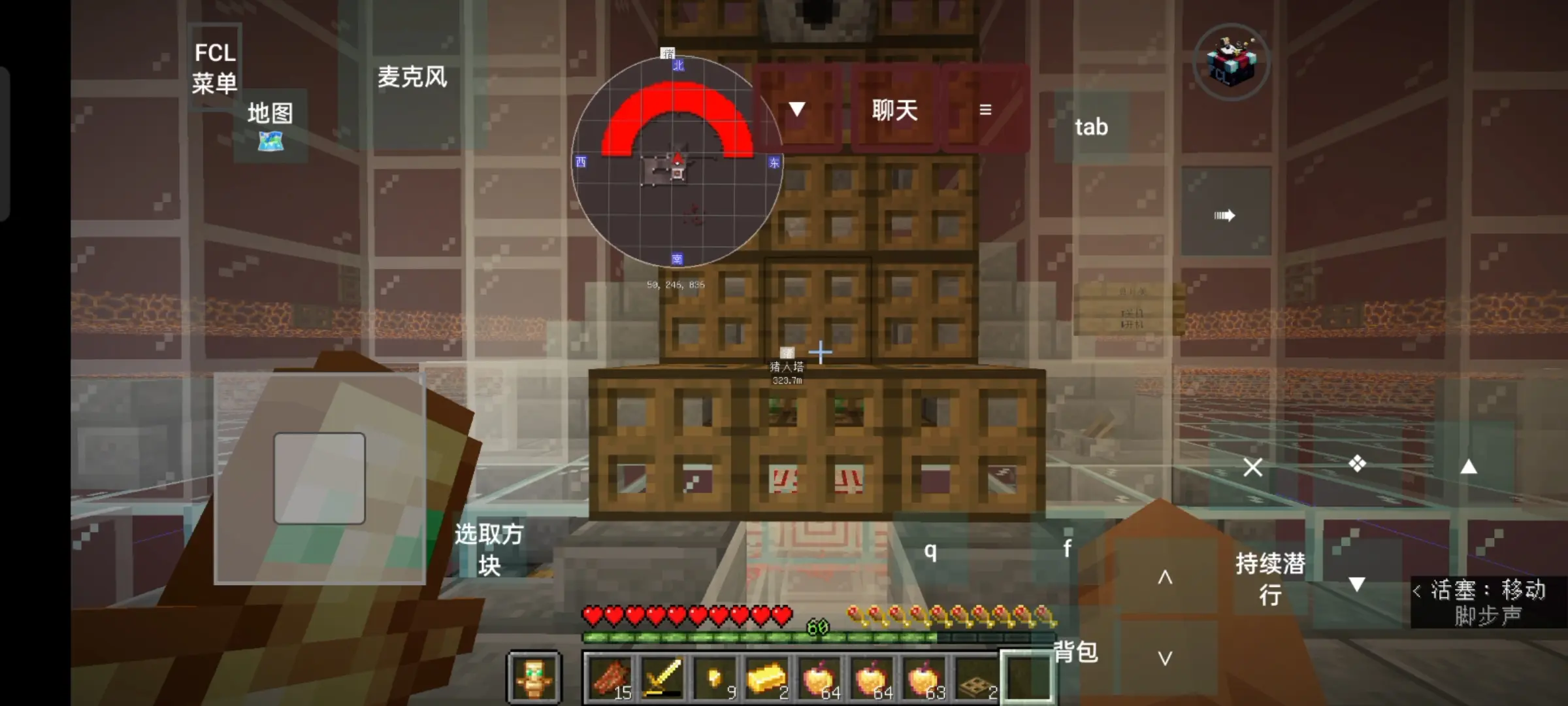The width and height of the screenshot is (1568, 706).
Task: Click the FCL launcher cube icon
Action: click(1231, 62)
